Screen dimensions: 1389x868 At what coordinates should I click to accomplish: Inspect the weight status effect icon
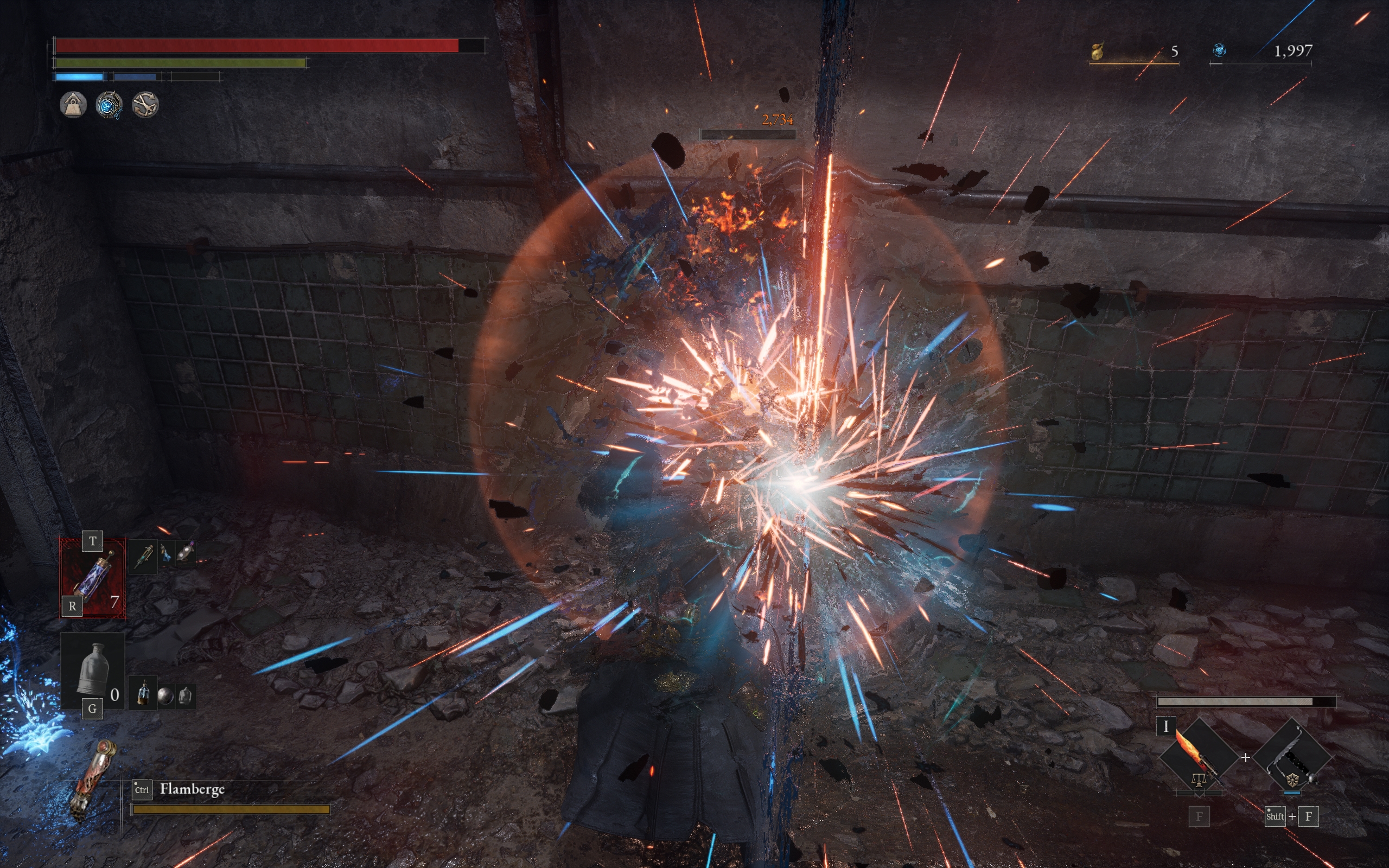(x=73, y=105)
